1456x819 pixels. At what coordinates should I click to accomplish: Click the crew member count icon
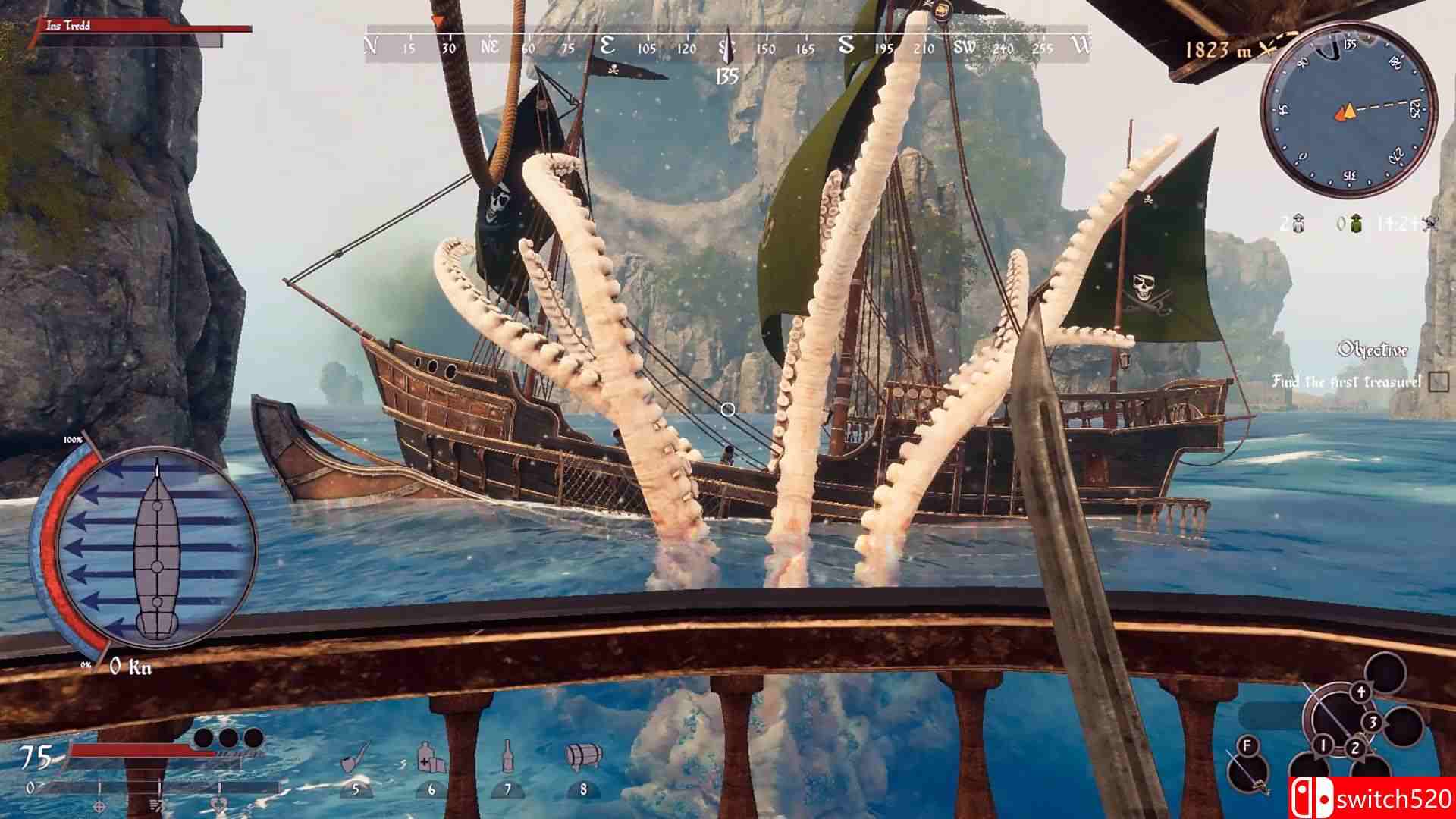(1298, 223)
